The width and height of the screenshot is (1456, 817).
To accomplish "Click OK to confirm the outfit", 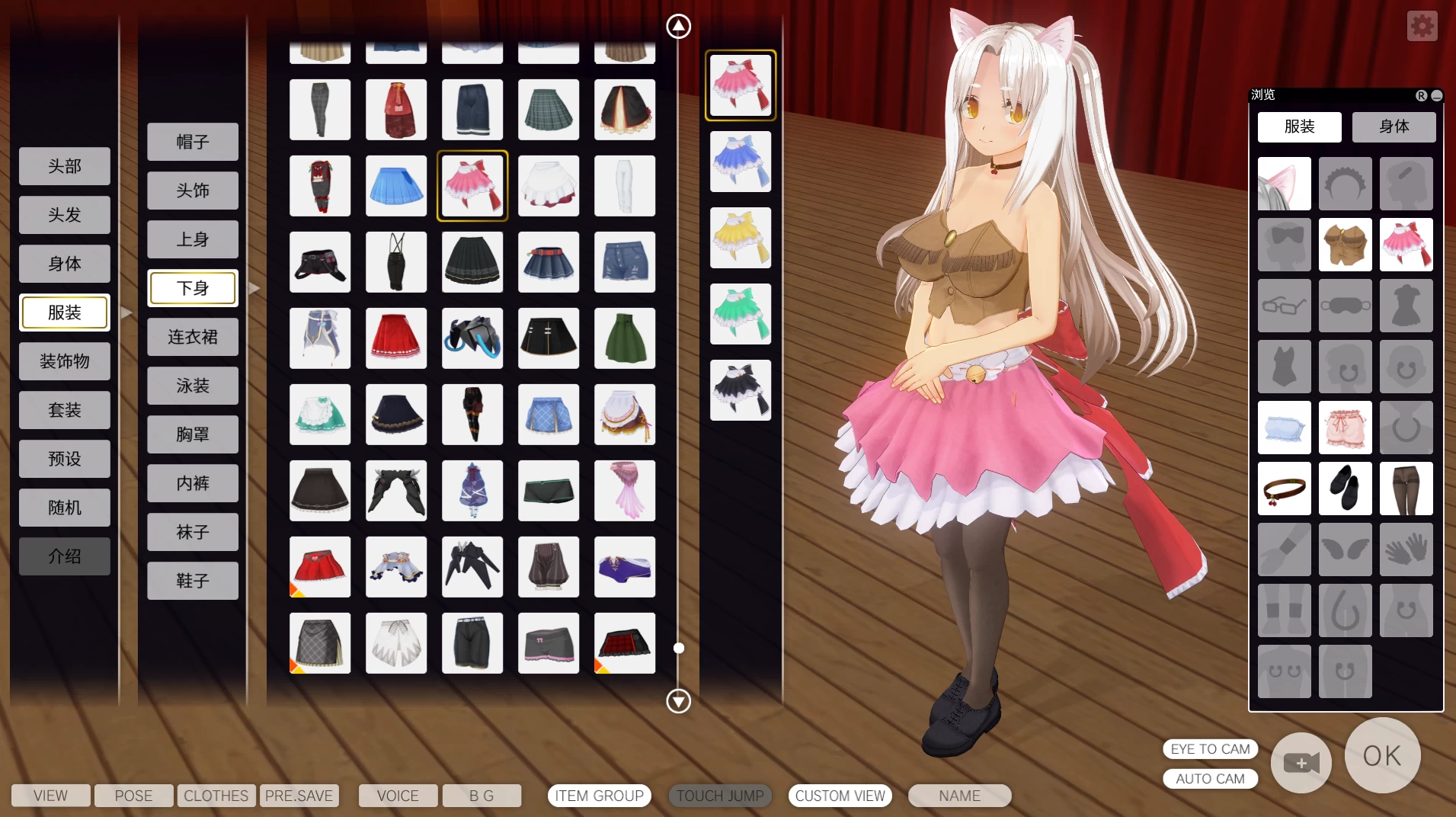I will point(1381,755).
